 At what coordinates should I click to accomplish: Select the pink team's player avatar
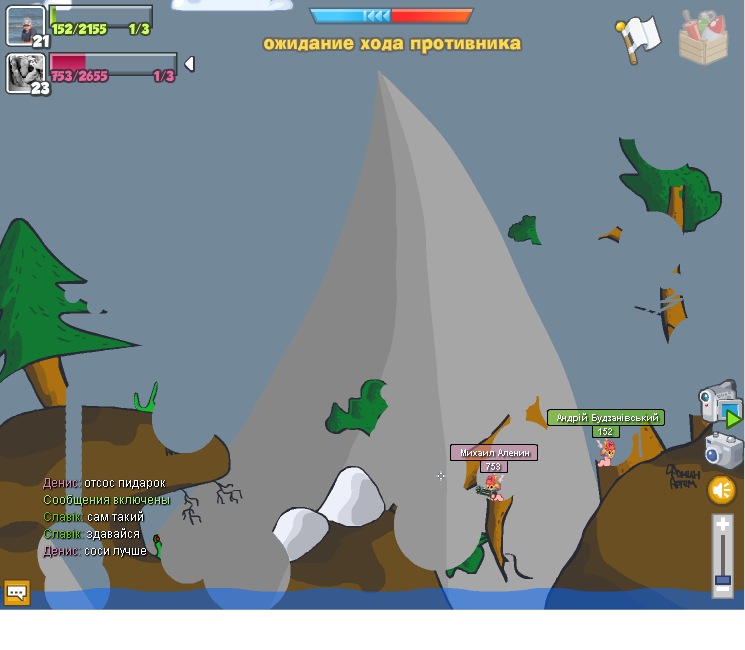(24, 71)
